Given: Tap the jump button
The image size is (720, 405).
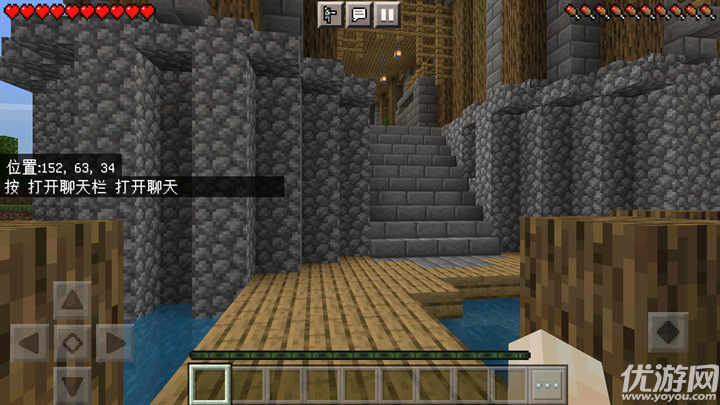Looking at the screenshot, I should click(667, 332).
